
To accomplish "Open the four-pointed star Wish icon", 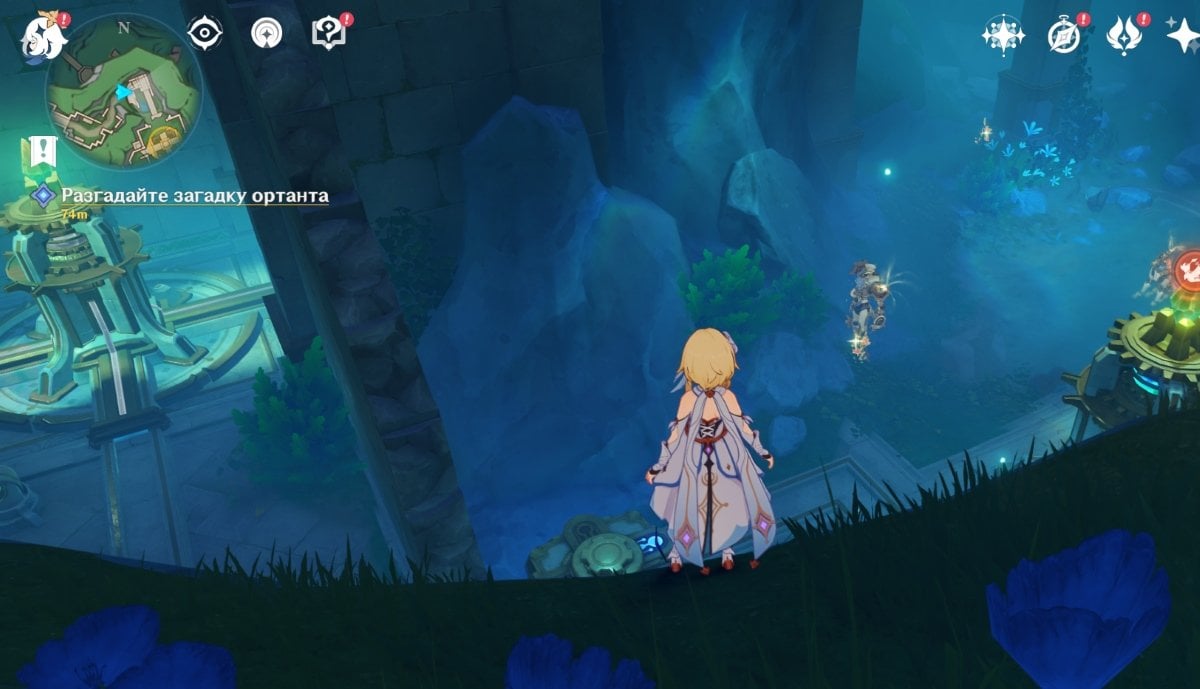I will coord(1183,35).
